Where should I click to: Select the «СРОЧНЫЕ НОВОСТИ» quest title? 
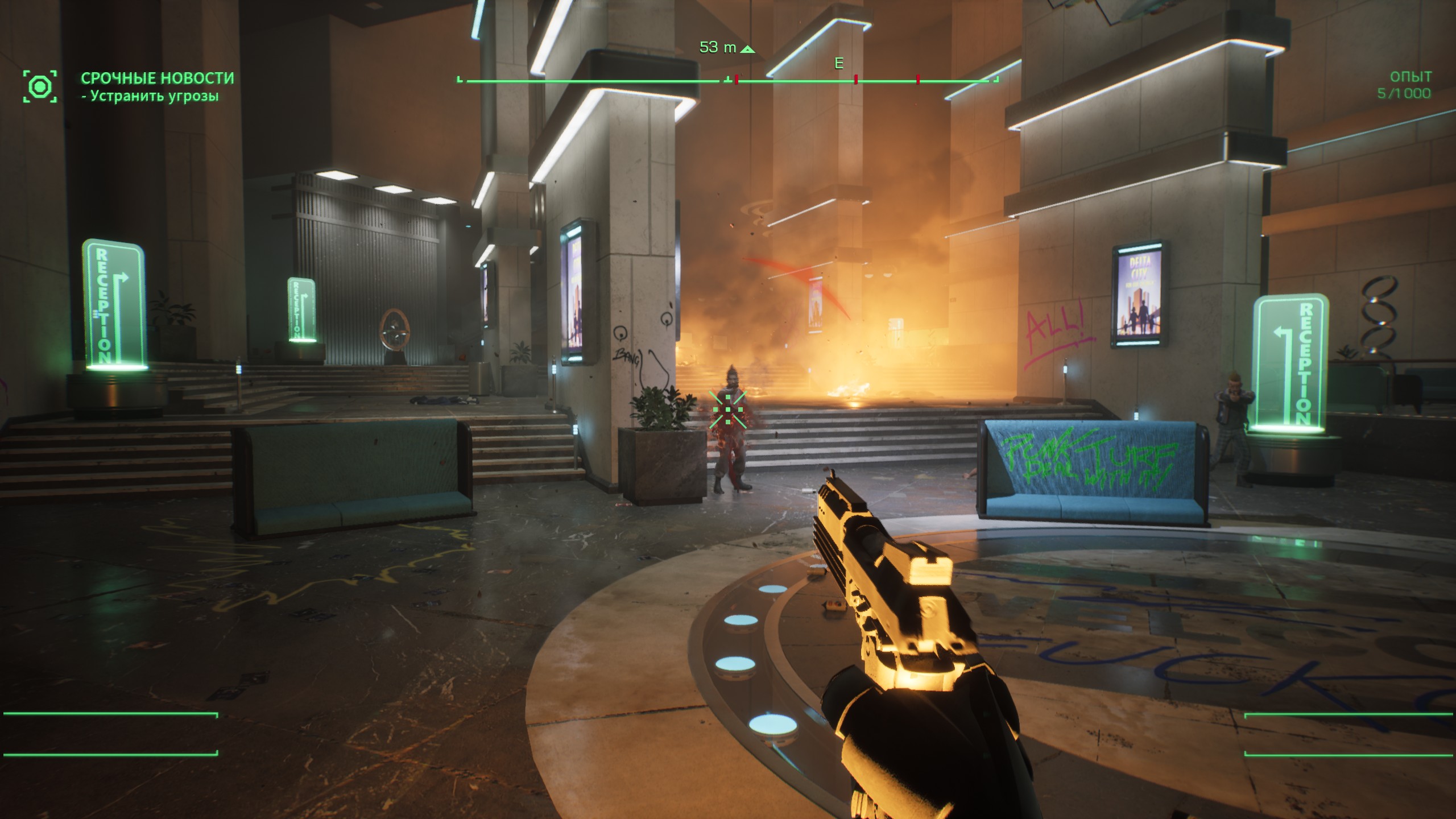click(x=157, y=78)
